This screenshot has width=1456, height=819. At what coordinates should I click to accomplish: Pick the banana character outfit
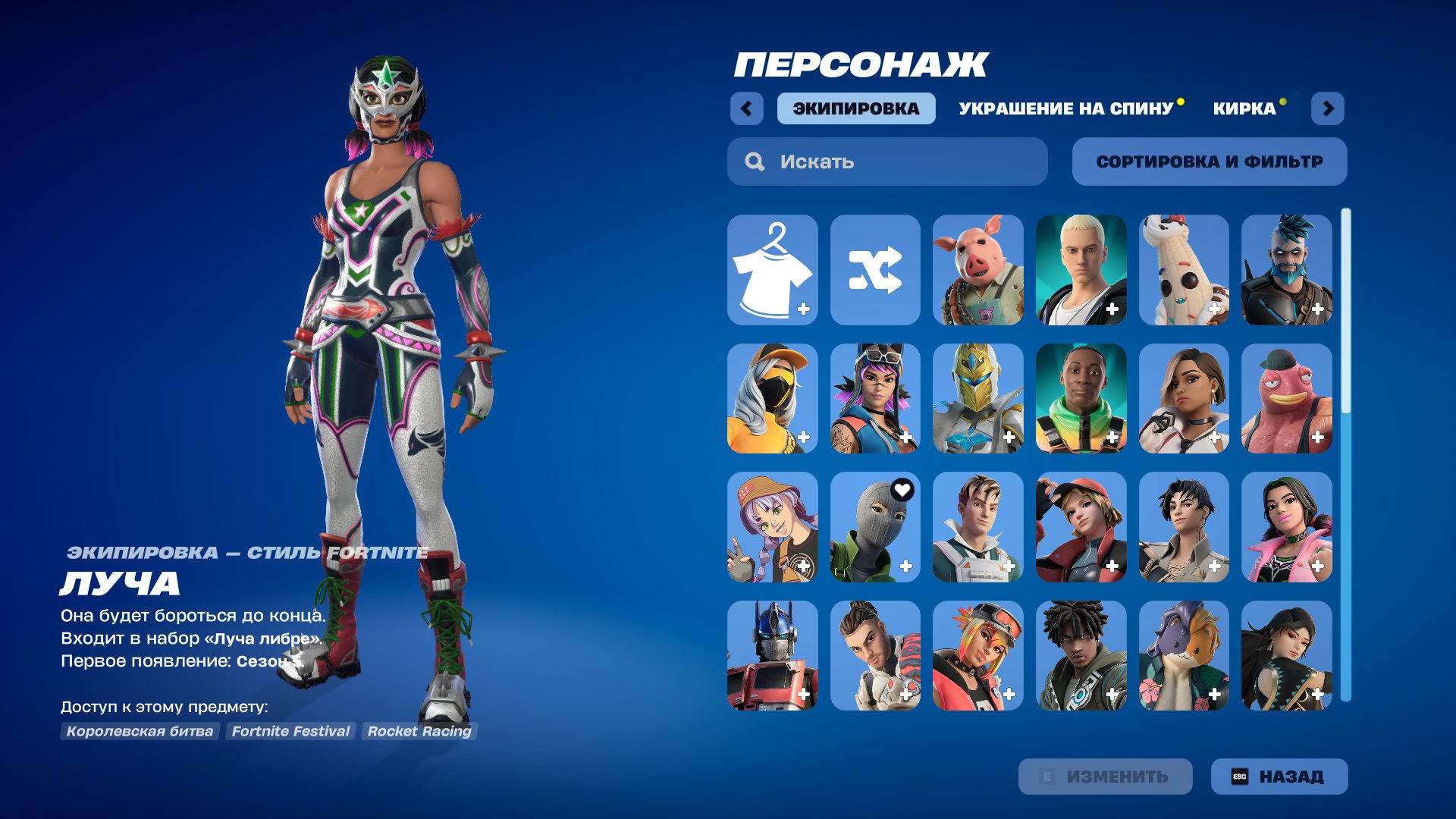(1183, 270)
